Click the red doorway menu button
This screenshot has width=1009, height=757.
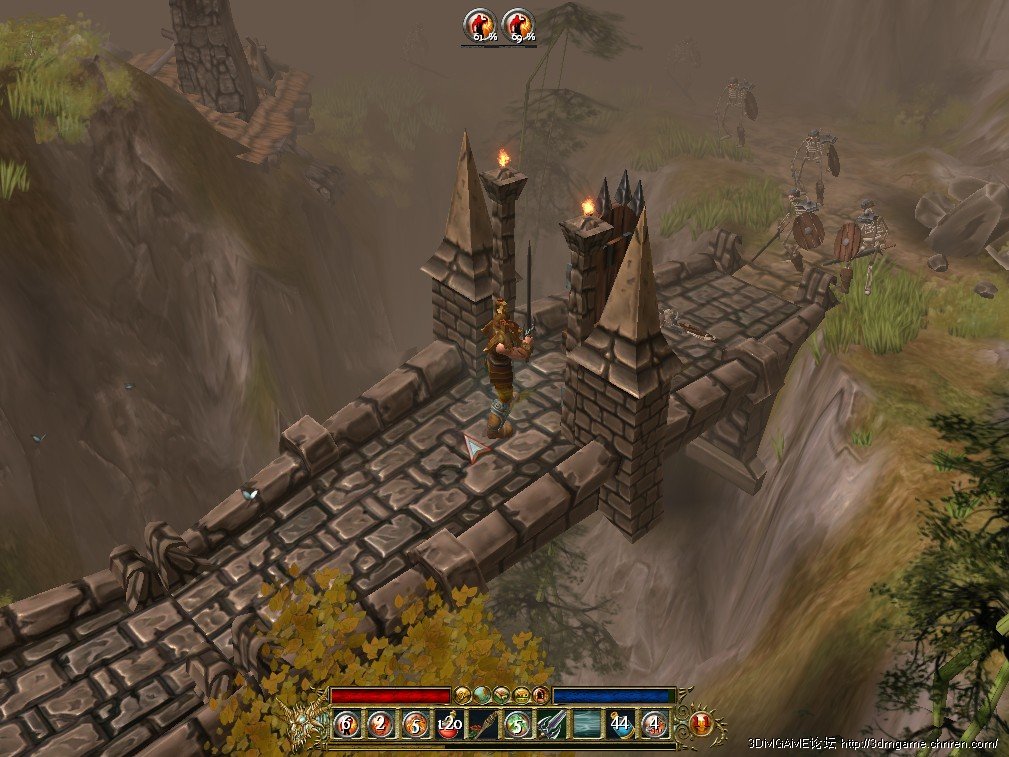540,694
